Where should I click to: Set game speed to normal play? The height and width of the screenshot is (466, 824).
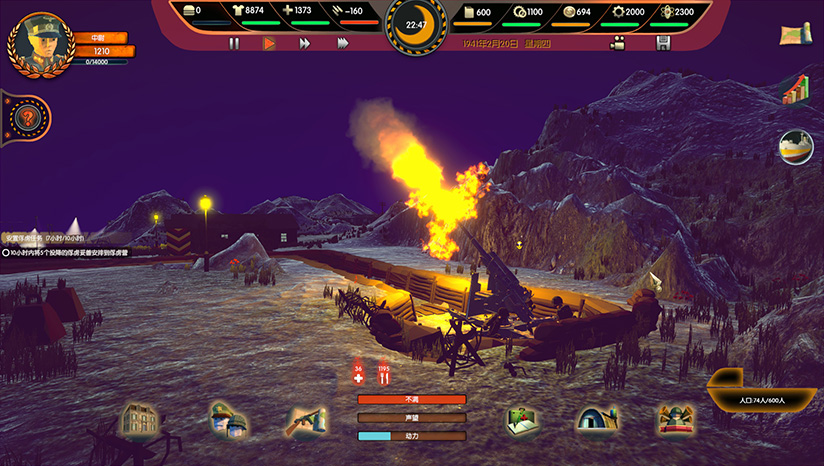269,43
